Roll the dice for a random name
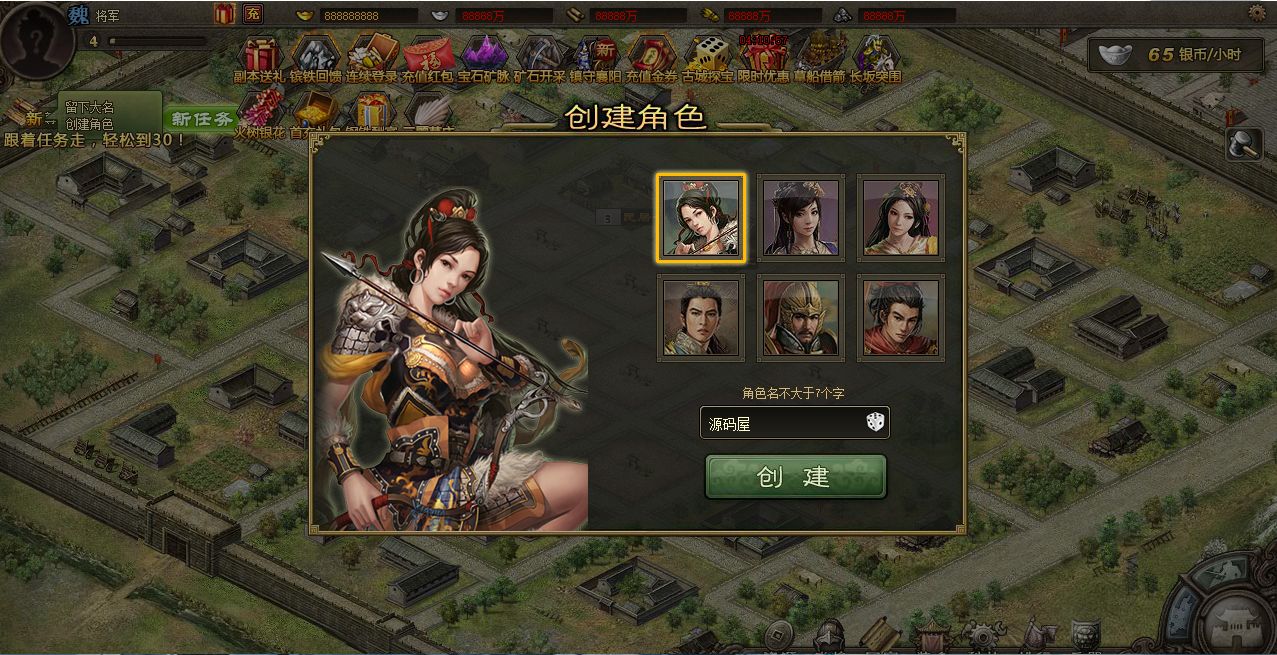This screenshot has width=1277, height=655. pyautogui.click(x=875, y=423)
